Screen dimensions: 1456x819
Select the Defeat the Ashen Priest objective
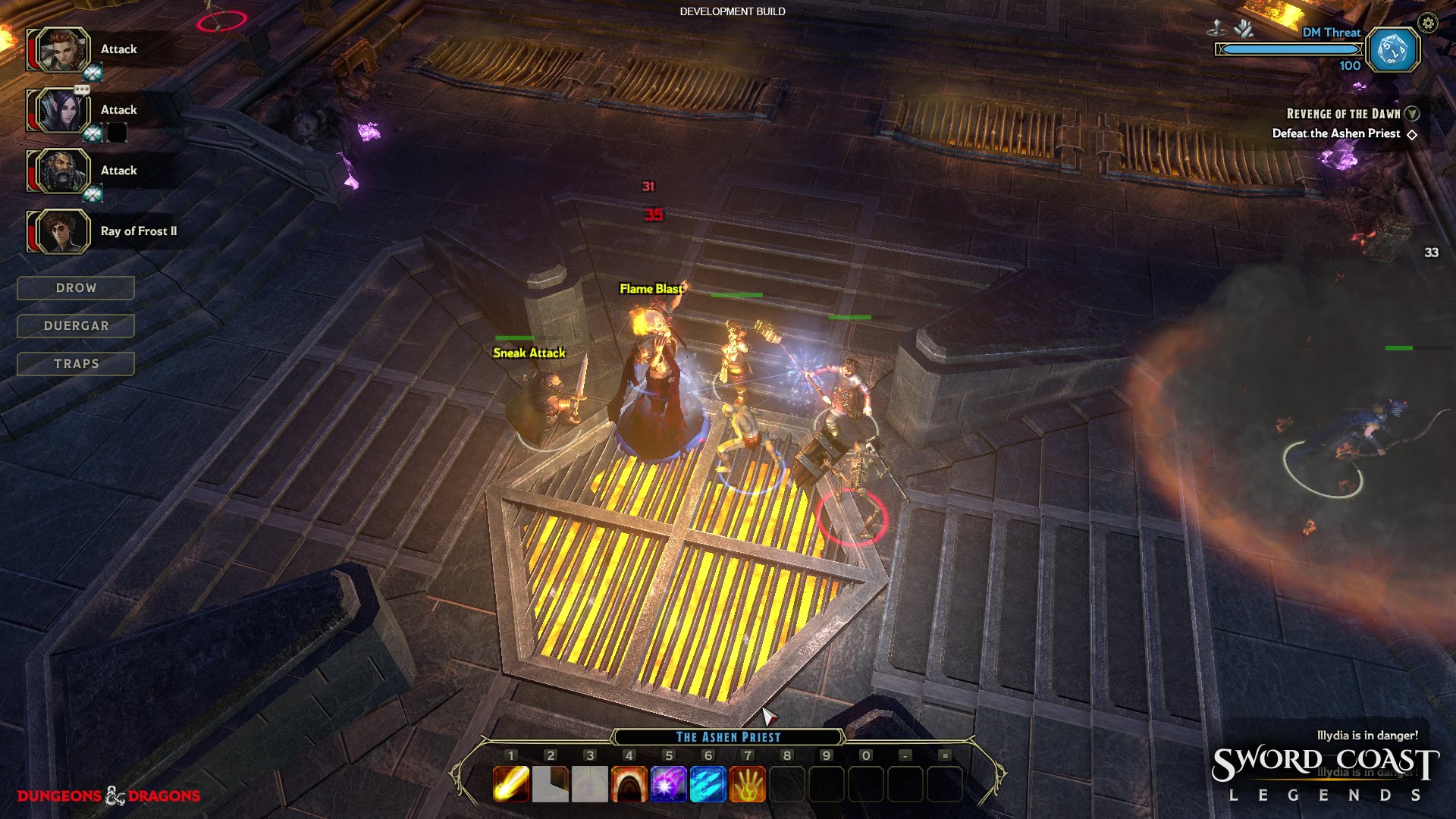coord(1336,133)
